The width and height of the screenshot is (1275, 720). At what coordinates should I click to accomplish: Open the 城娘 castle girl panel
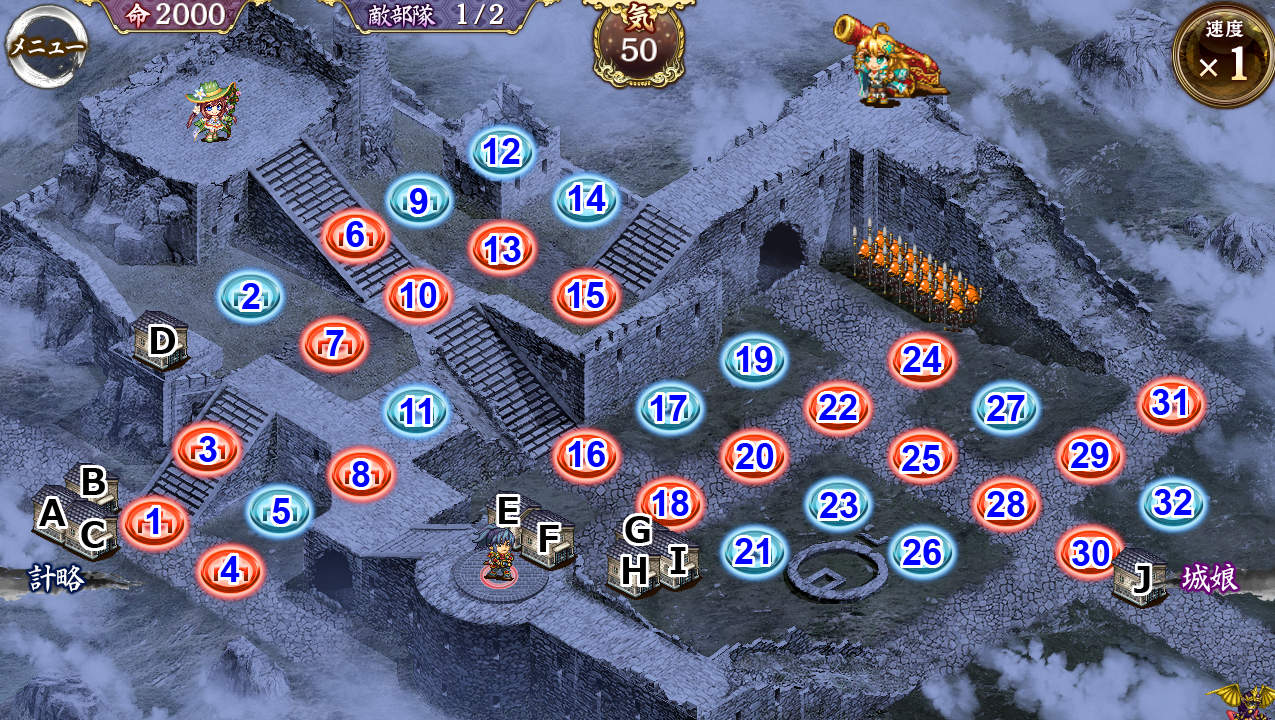coord(1210,578)
